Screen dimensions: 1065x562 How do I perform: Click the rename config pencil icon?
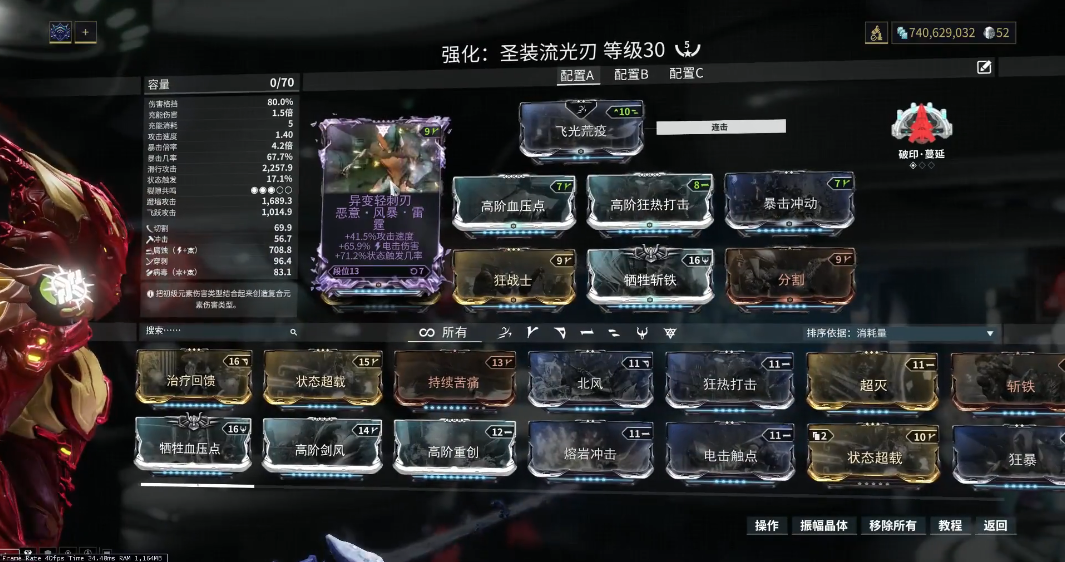pyautogui.click(x=984, y=67)
